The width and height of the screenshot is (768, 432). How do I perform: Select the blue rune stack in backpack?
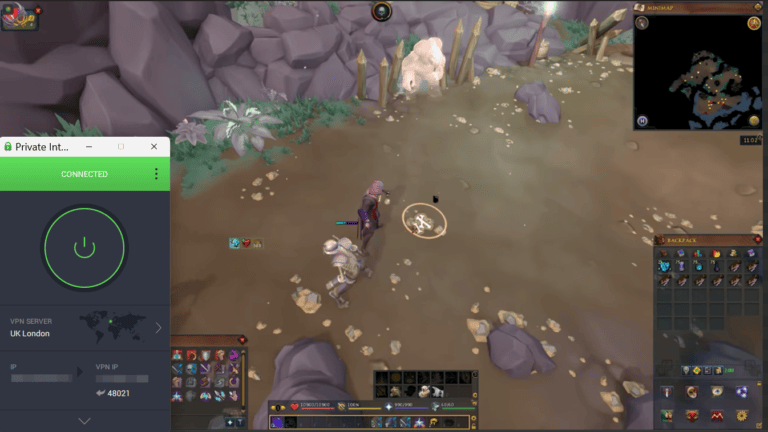664,267
